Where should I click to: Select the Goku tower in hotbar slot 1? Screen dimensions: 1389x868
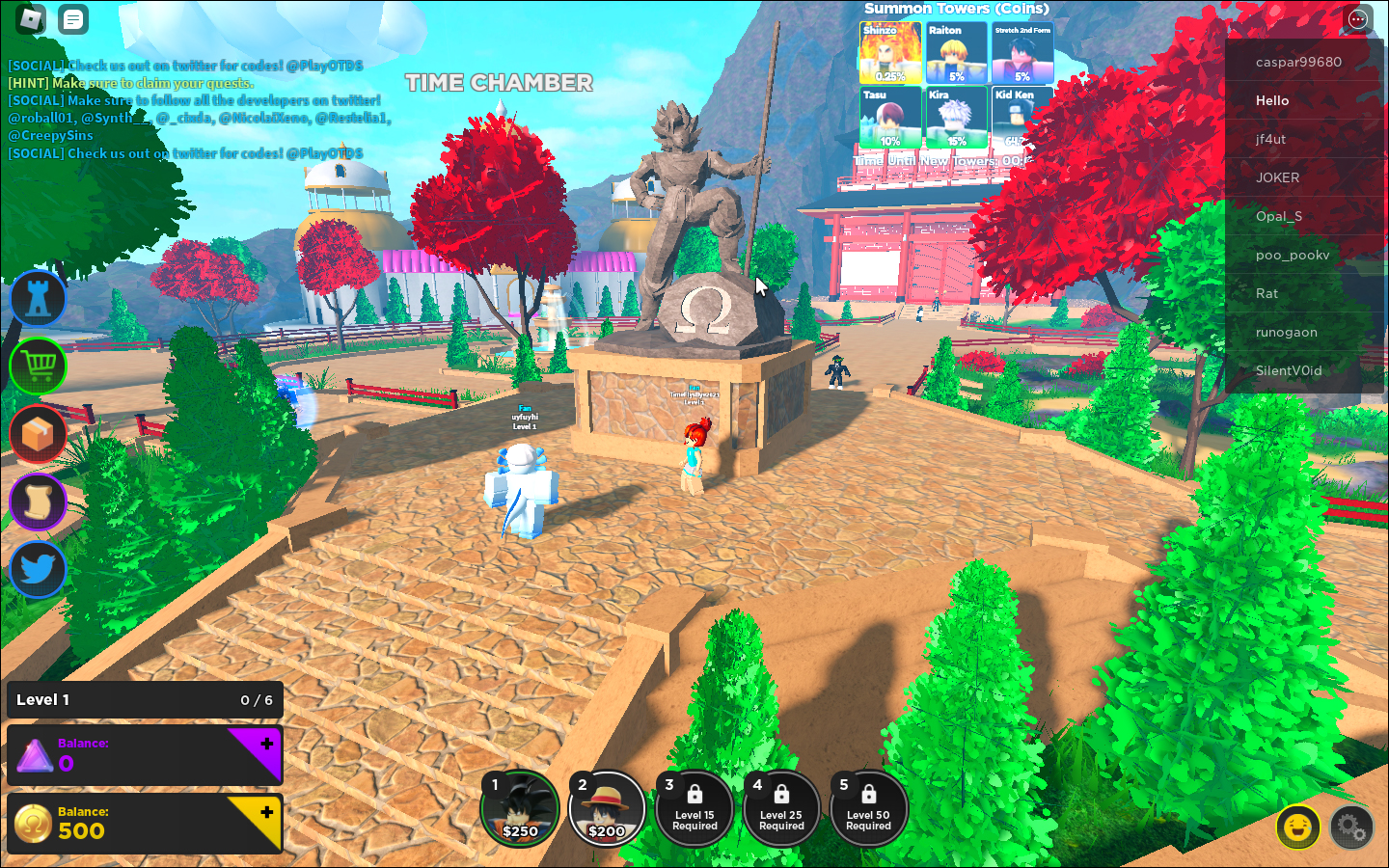(x=521, y=808)
